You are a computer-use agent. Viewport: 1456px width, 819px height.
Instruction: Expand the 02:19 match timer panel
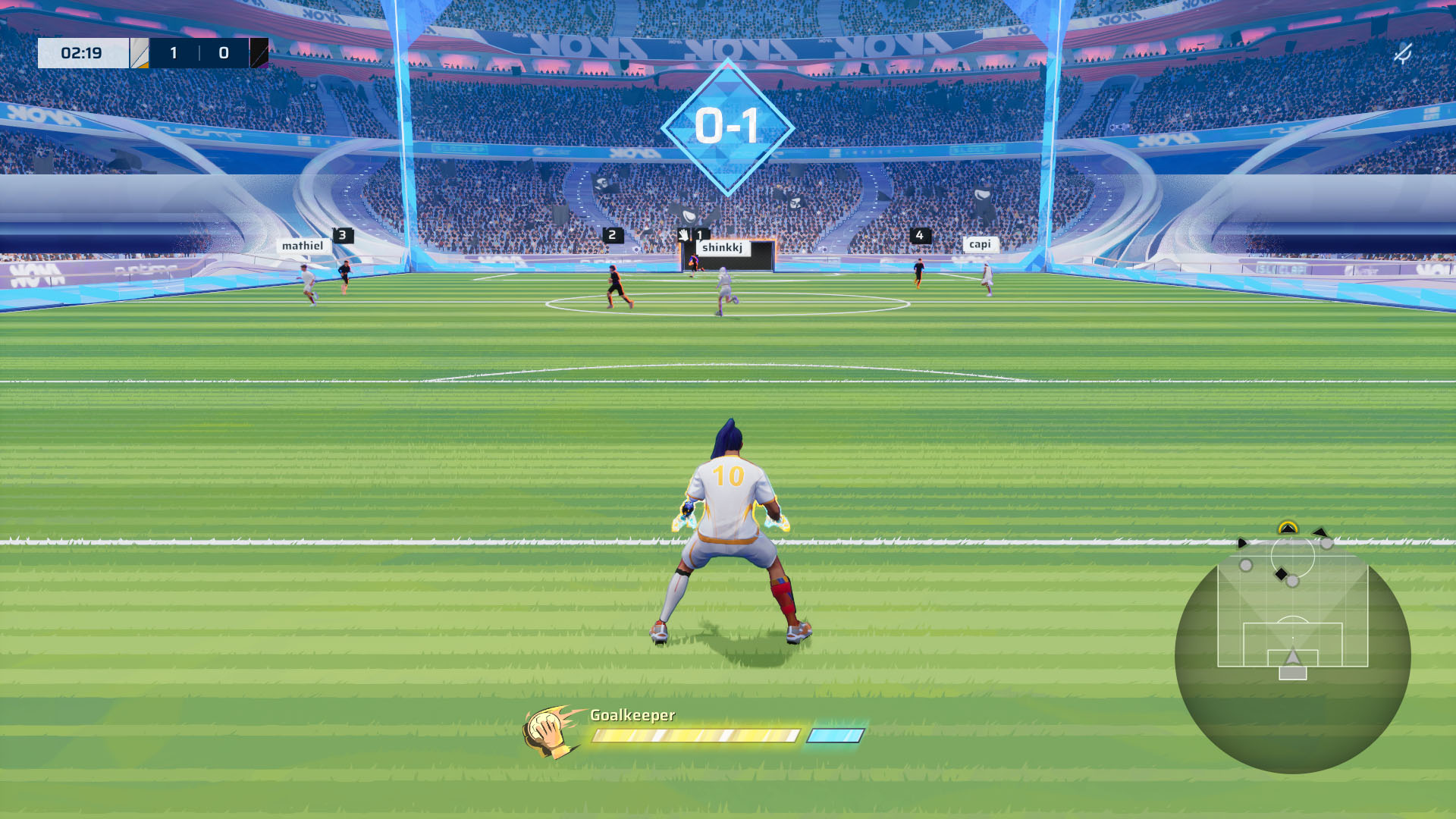[x=86, y=52]
